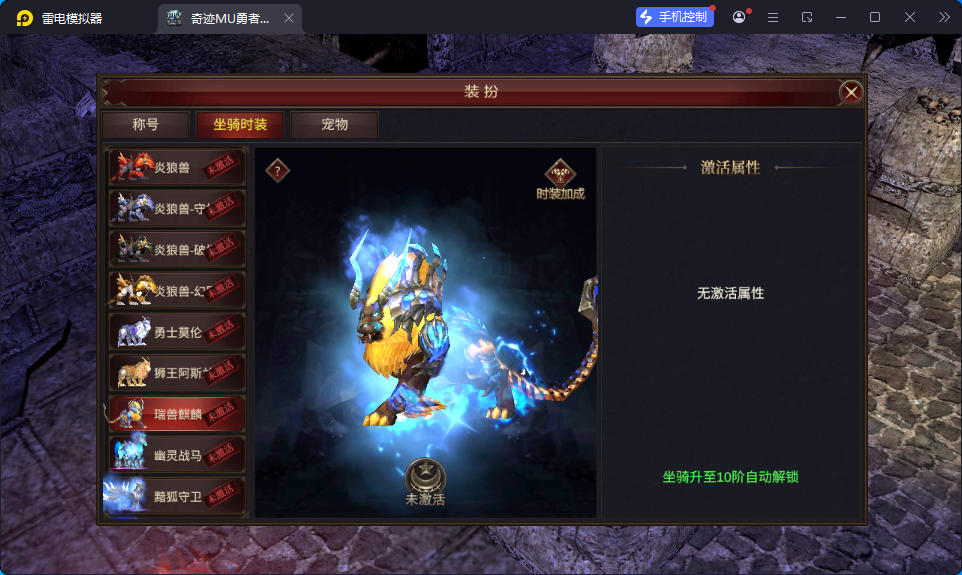Select the 狮王阿斯 mount skin
The image size is (962, 575).
point(177,373)
